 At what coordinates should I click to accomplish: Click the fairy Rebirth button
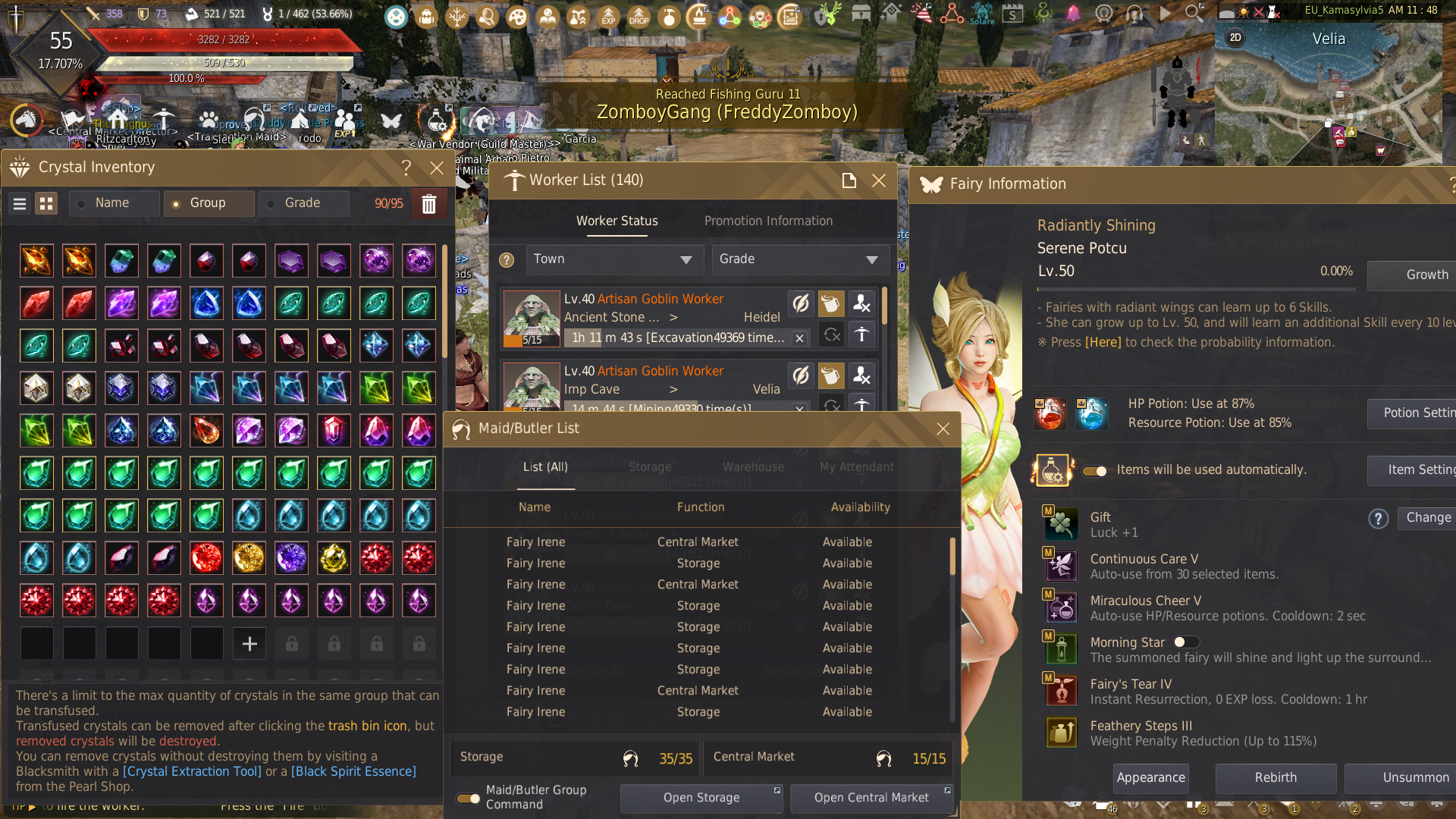pyautogui.click(x=1276, y=778)
